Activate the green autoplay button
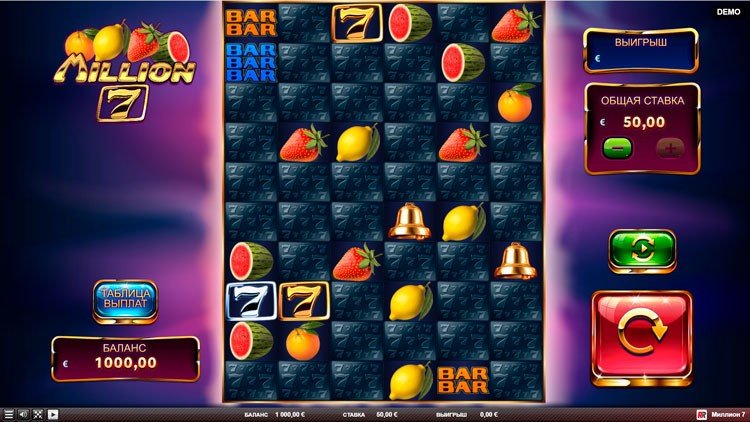This screenshot has height=422, width=750. pos(641,249)
